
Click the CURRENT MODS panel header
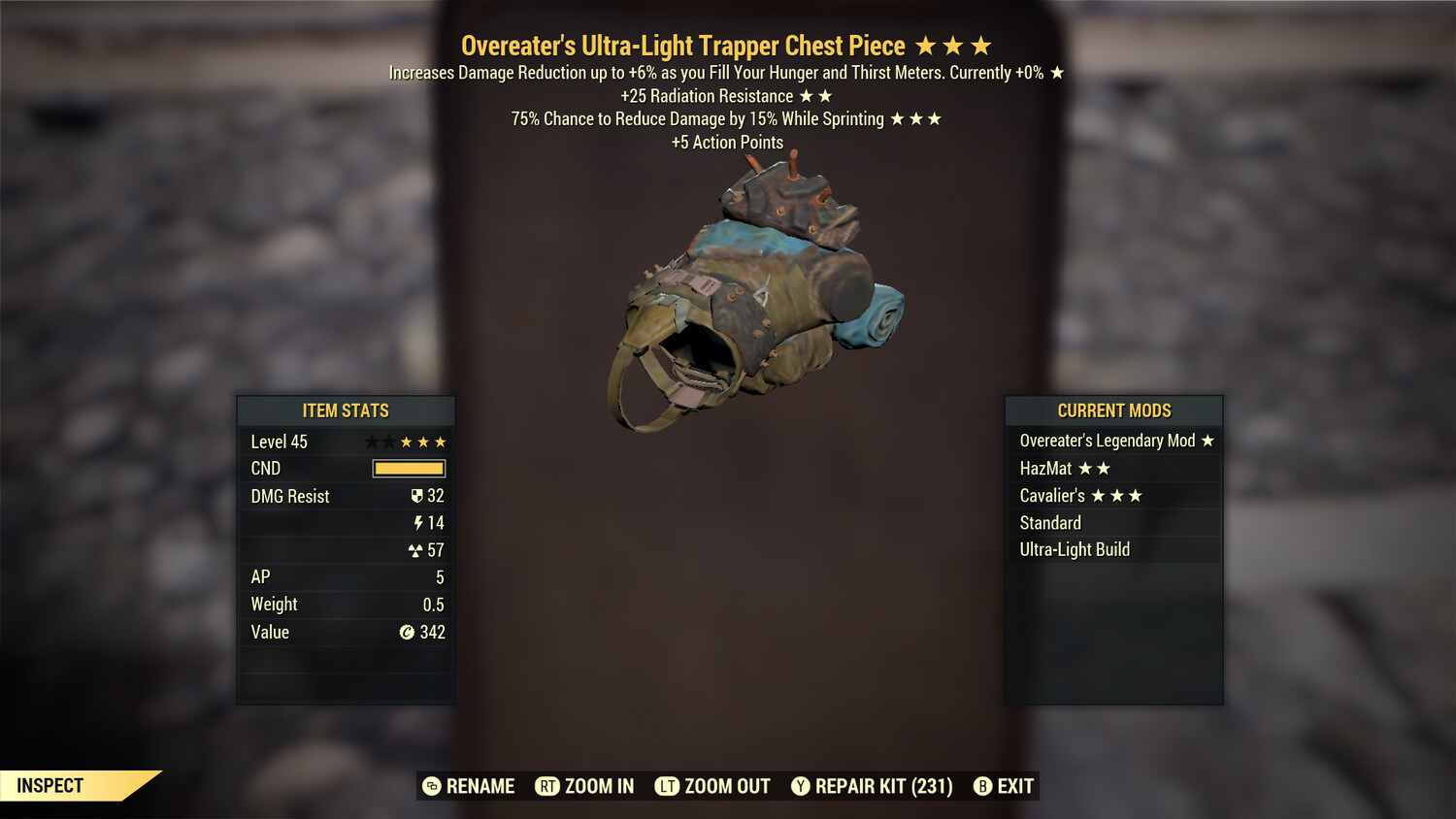1114,410
